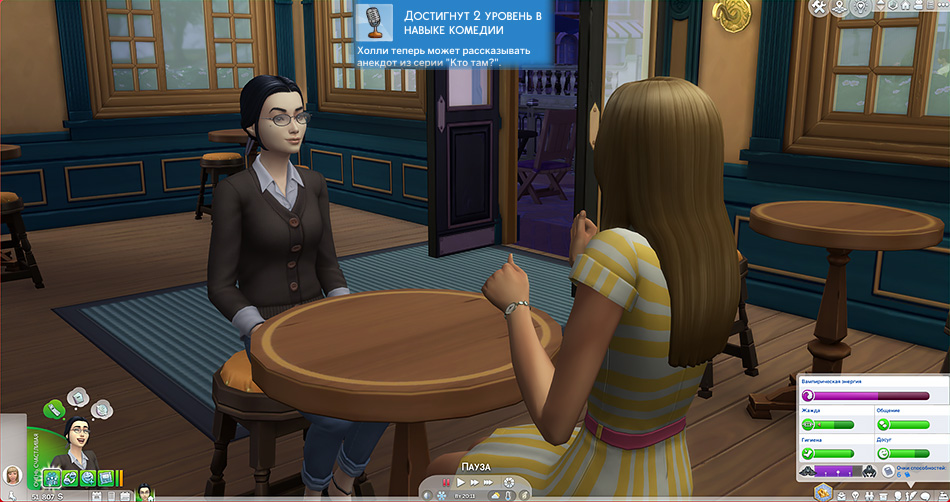Click the first glowing green moodlet icon

[52, 478]
